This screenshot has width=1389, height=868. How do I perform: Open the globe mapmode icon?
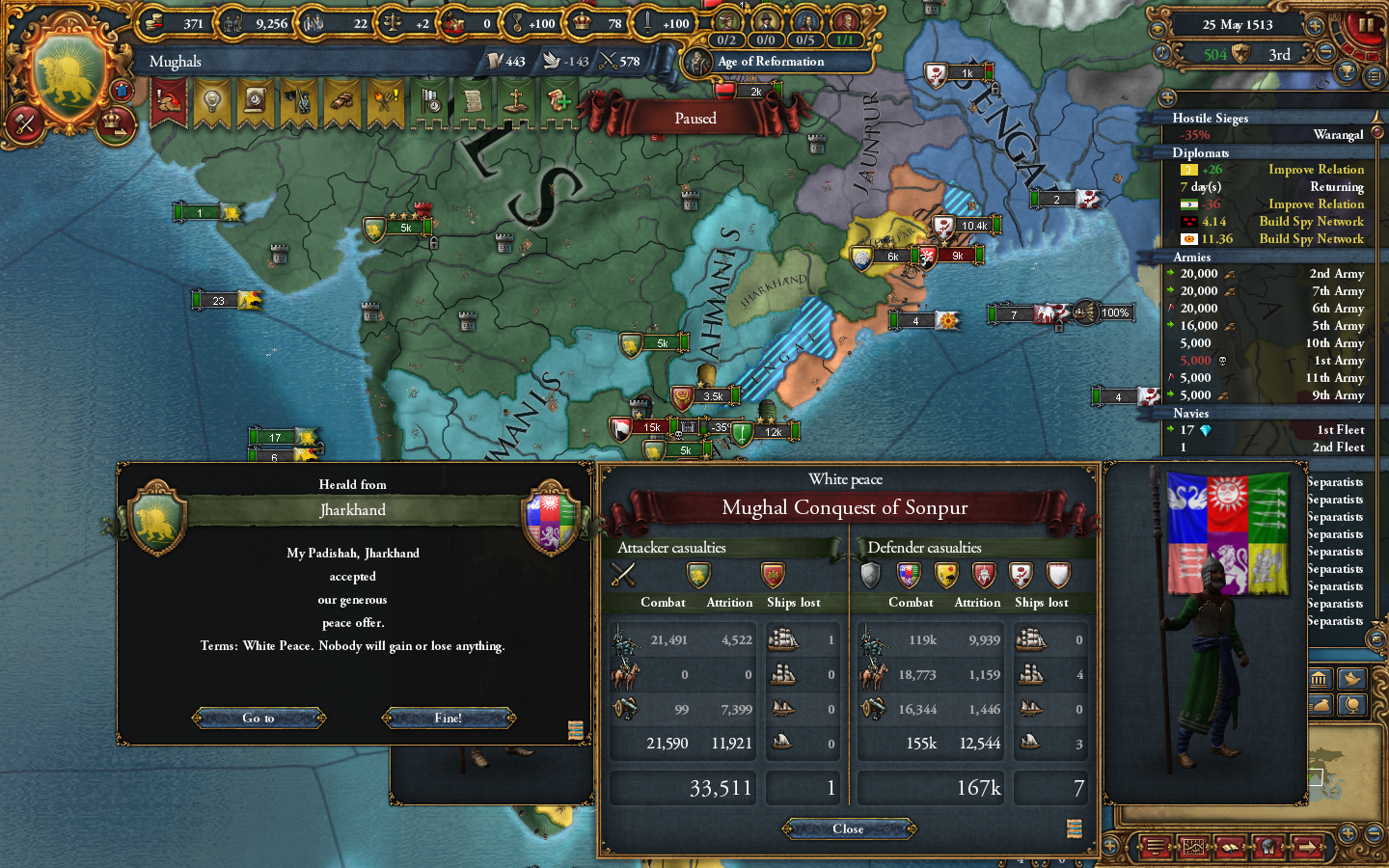1353,706
